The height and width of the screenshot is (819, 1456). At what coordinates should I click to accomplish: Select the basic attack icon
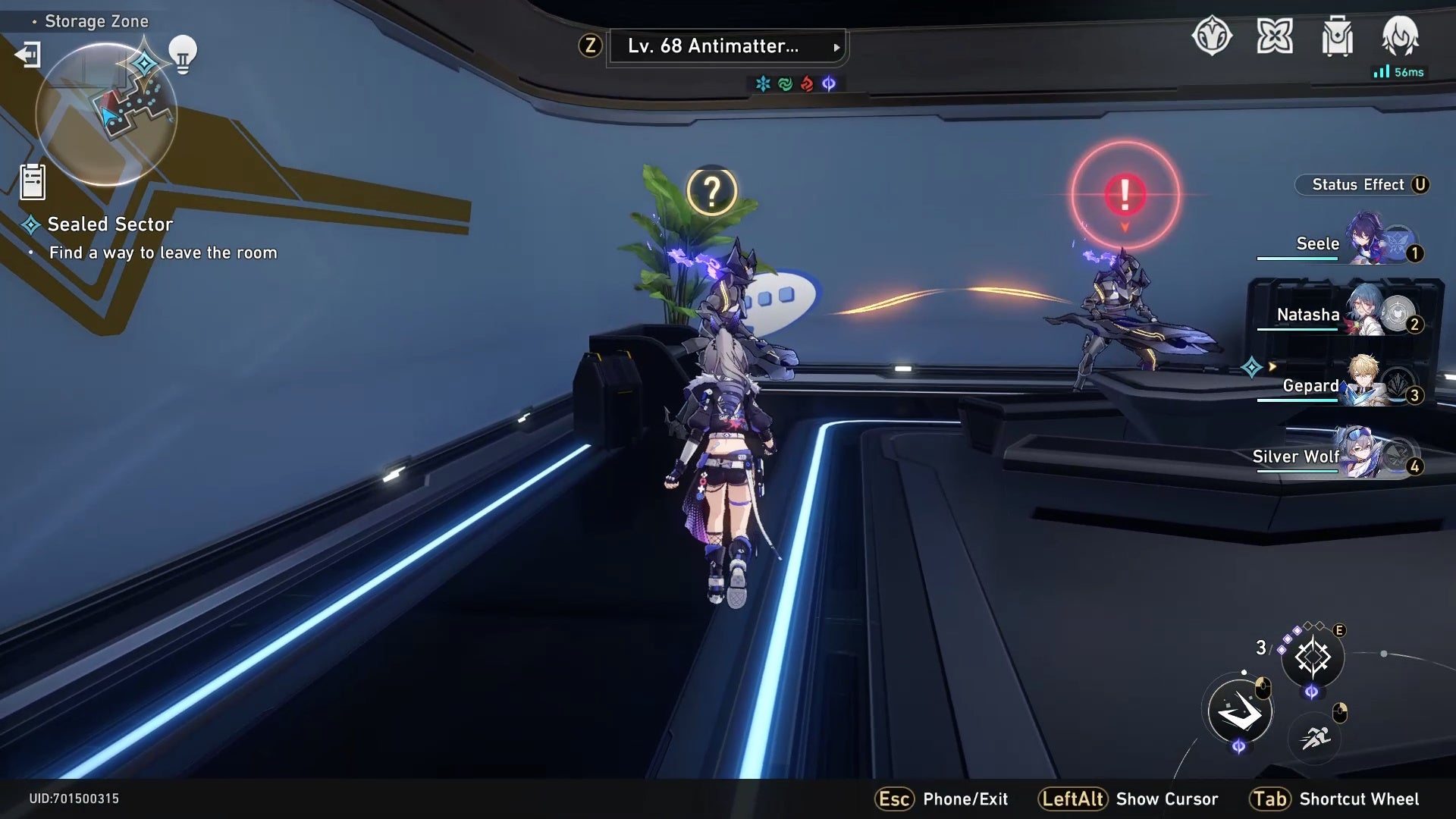point(1238,713)
